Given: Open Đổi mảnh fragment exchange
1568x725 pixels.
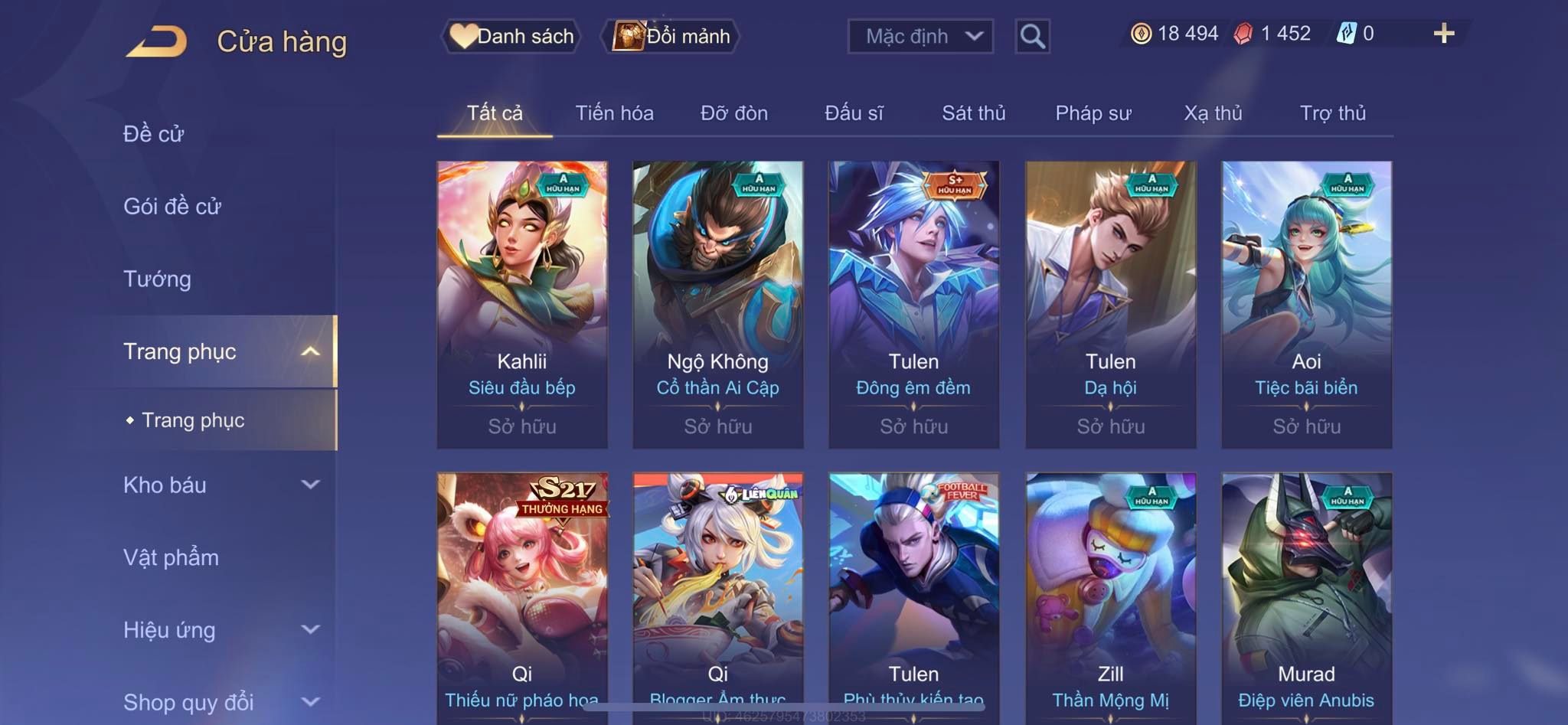Looking at the screenshot, I should coord(671,36).
